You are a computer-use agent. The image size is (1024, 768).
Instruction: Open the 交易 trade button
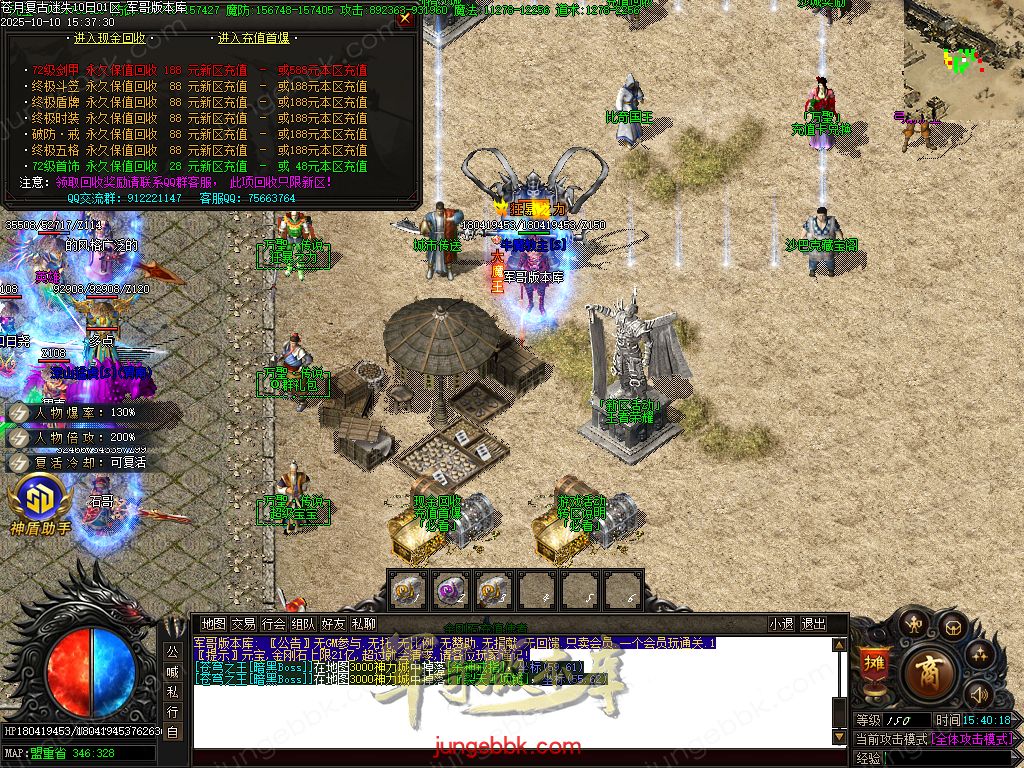243,624
